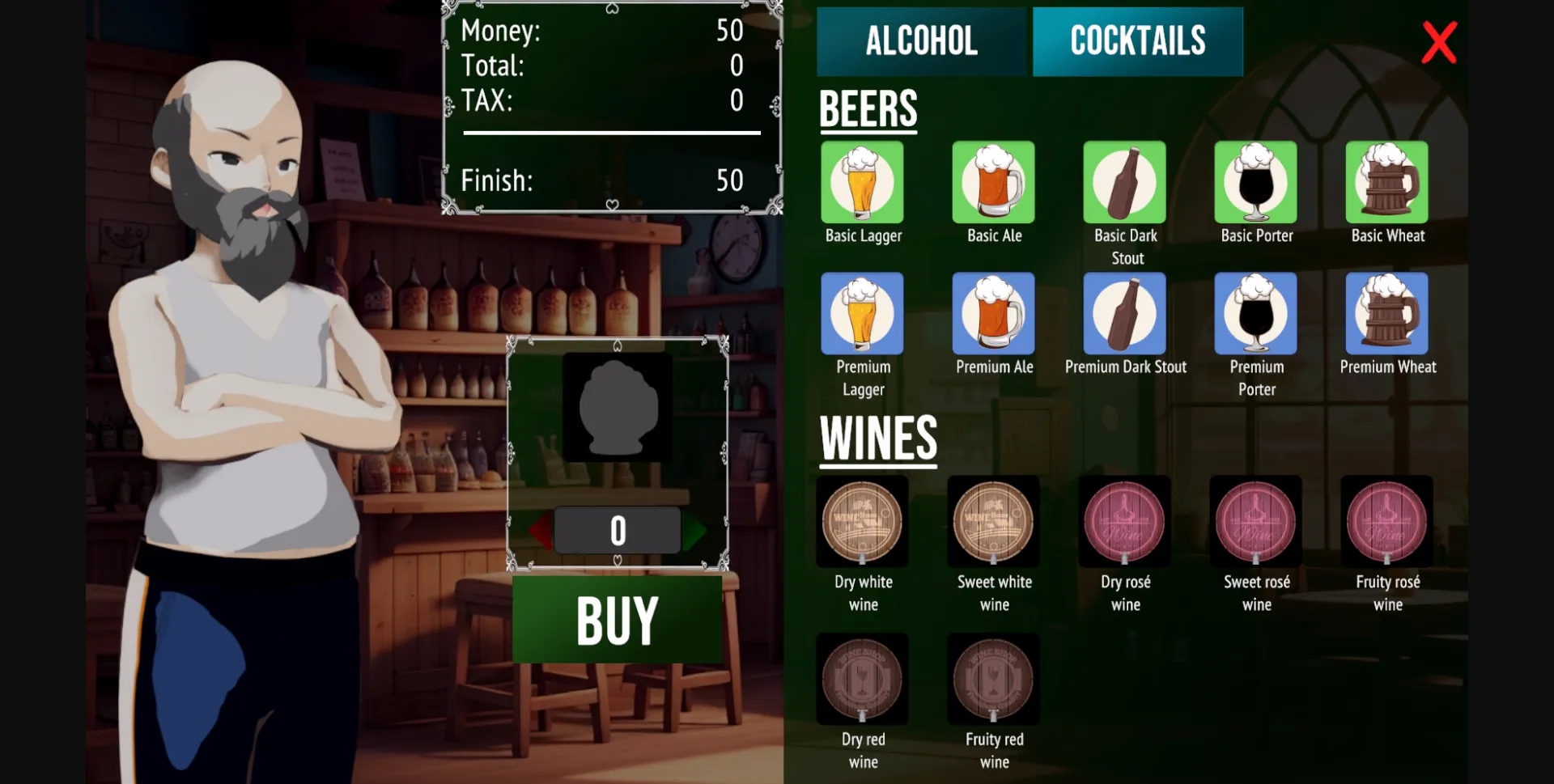
Task: Choose the Basic Dark Stout bottle icon
Action: (1124, 184)
